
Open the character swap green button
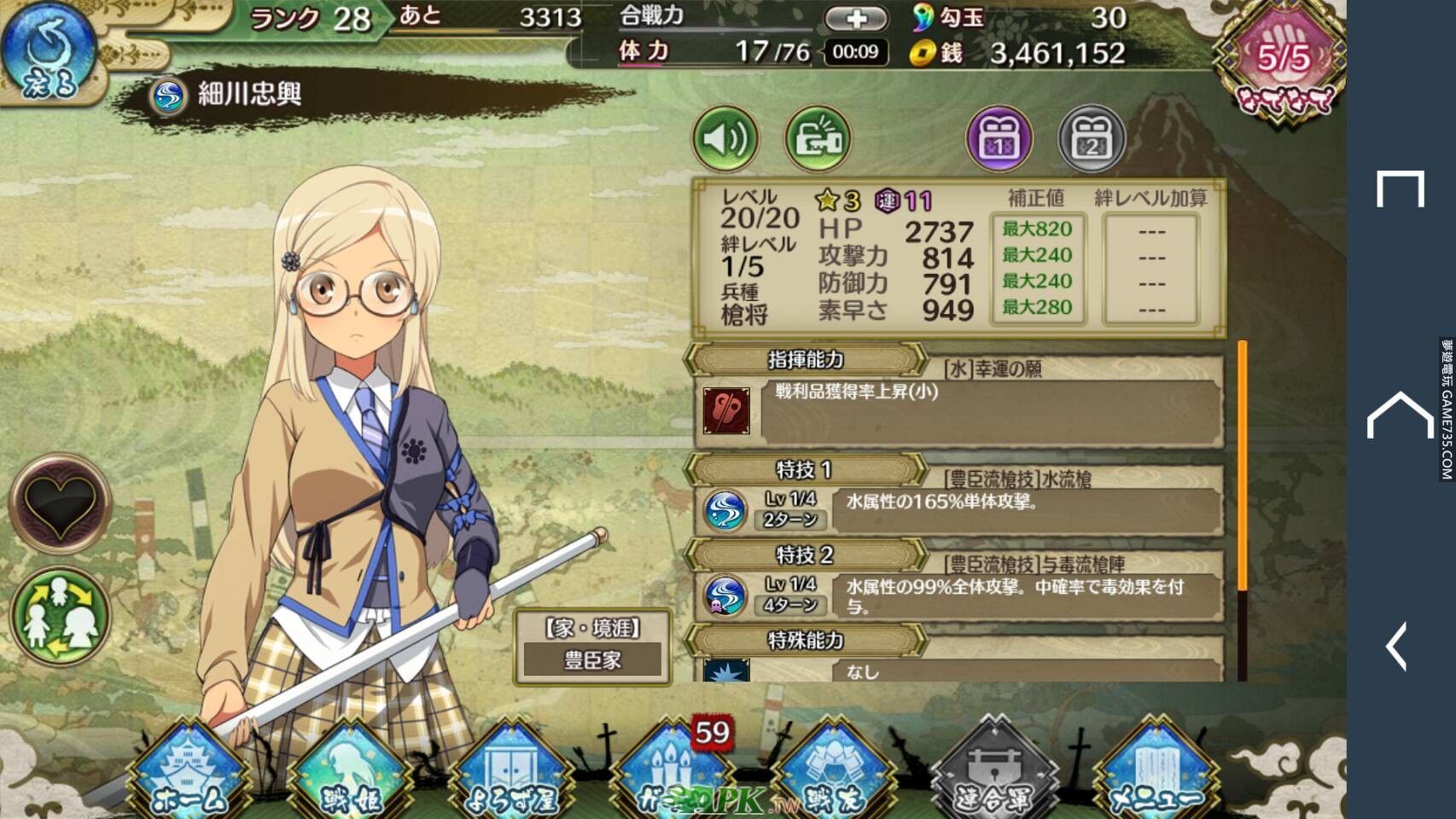(x=60, y=616)
